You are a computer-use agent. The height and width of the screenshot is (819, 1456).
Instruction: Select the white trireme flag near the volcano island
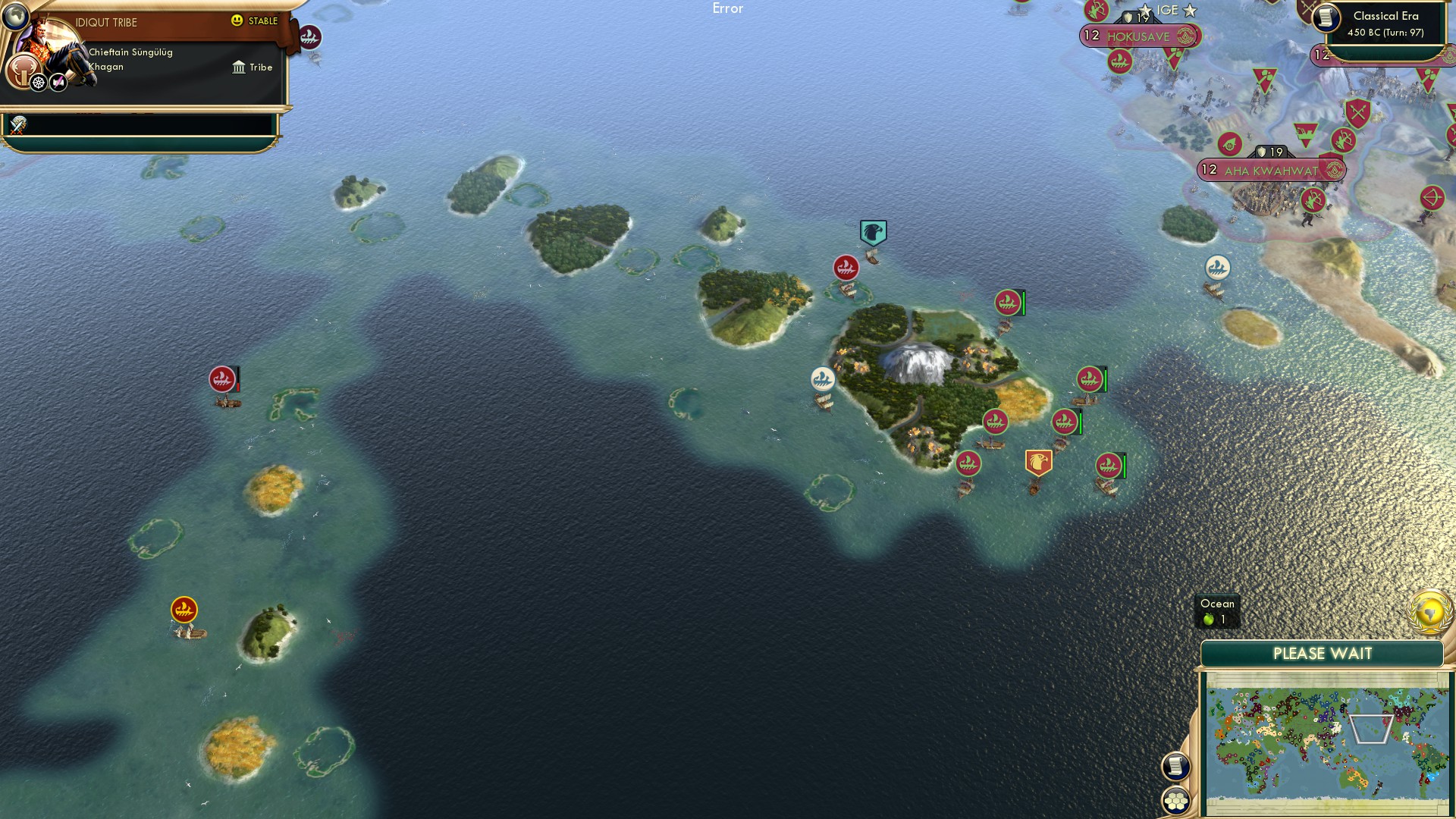[x=821, y=378]
